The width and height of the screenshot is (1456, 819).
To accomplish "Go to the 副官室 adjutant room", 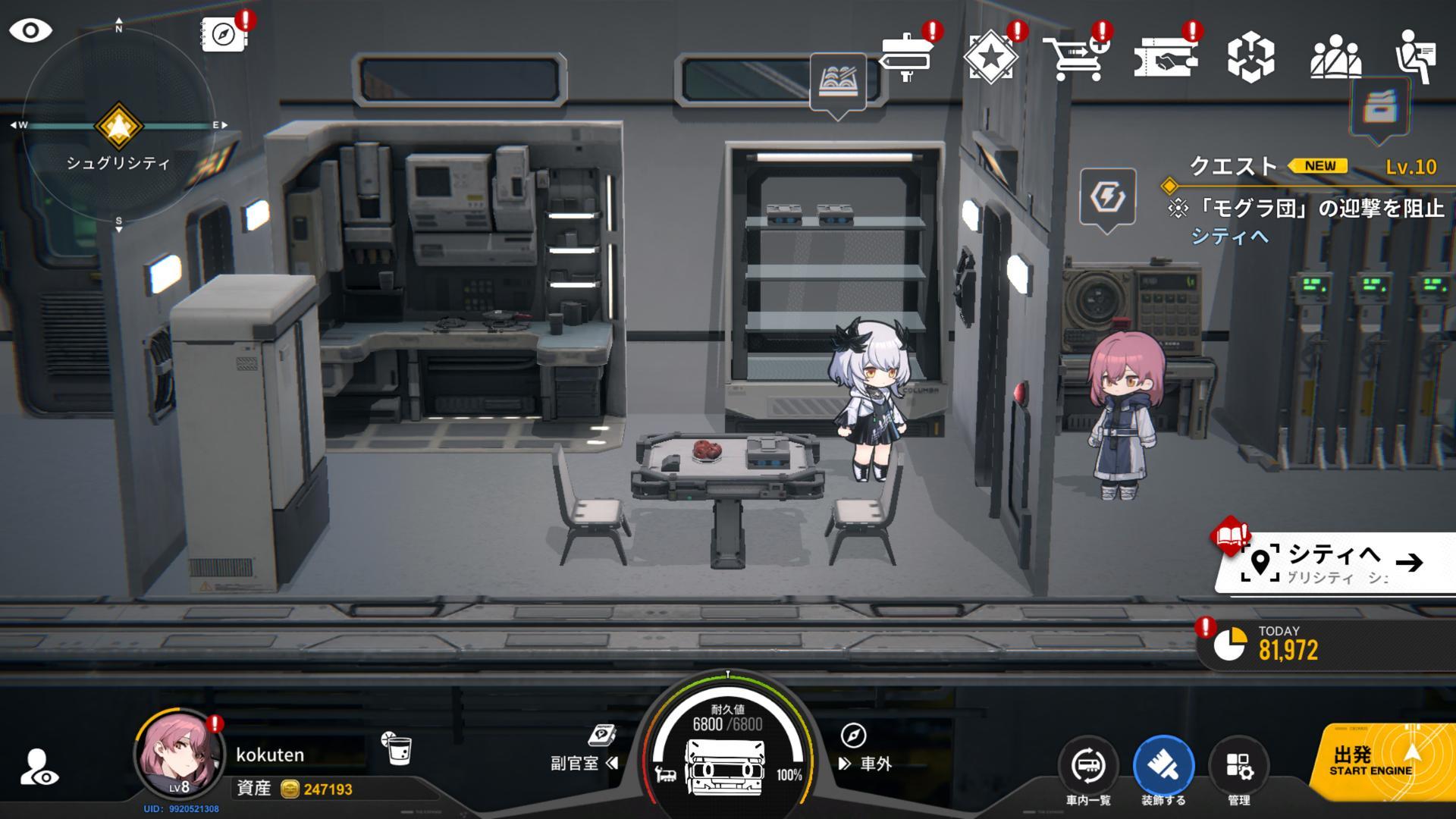I will coord(584,762).
